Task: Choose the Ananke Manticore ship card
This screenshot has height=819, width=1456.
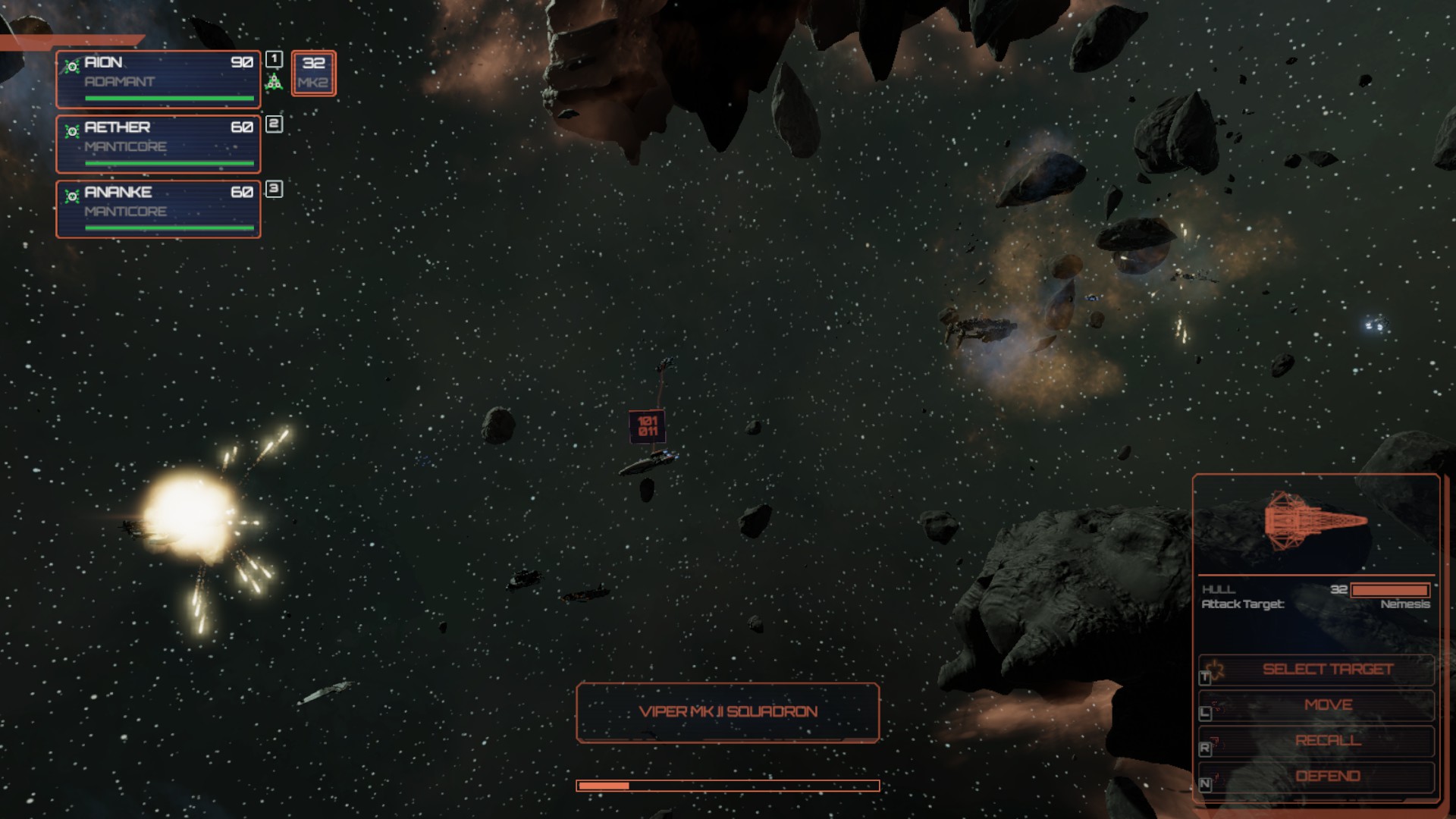Action: coord(158,209)
